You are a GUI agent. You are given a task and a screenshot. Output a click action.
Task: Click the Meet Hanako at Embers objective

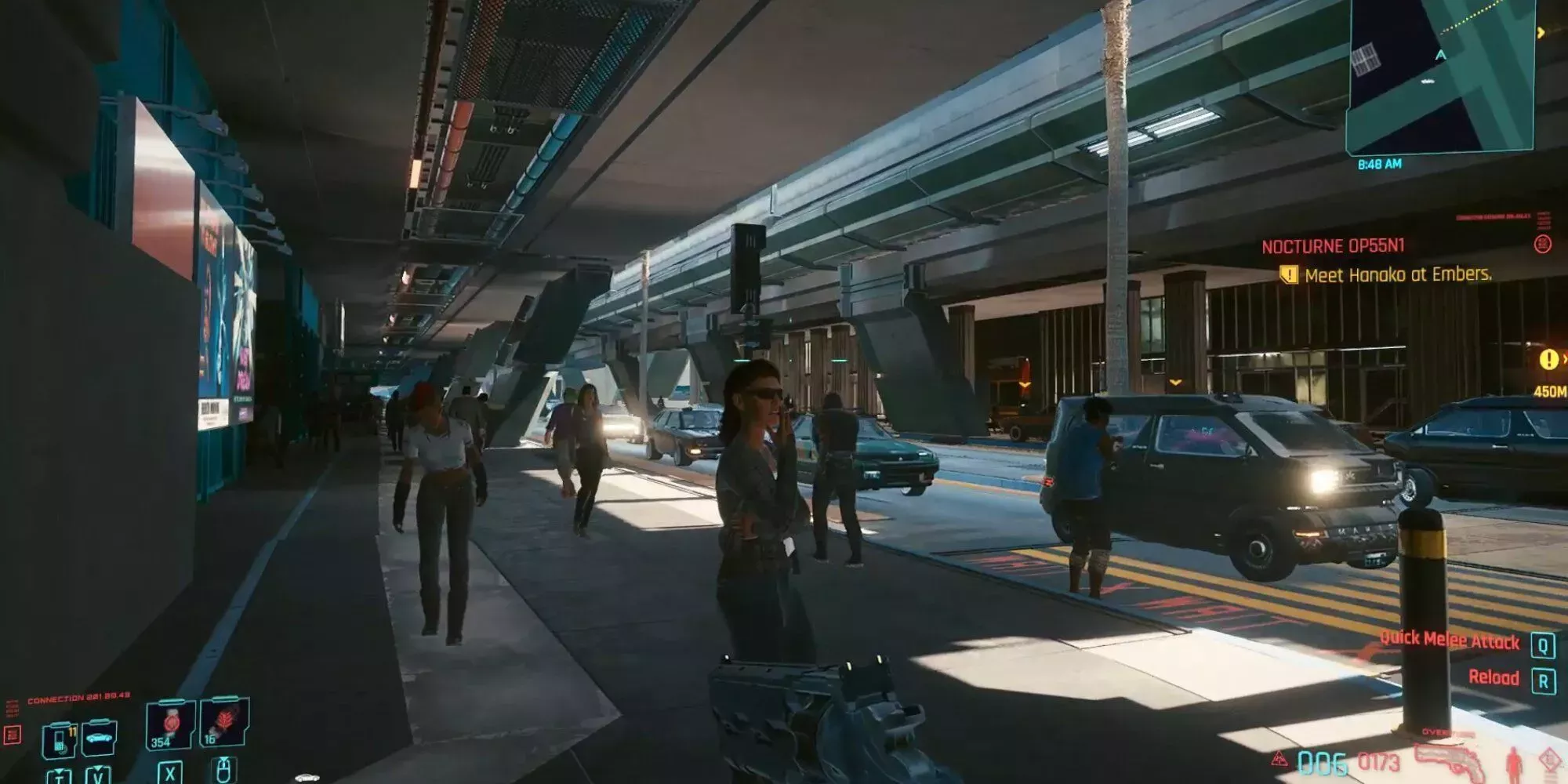click(x=1398, y=275)
